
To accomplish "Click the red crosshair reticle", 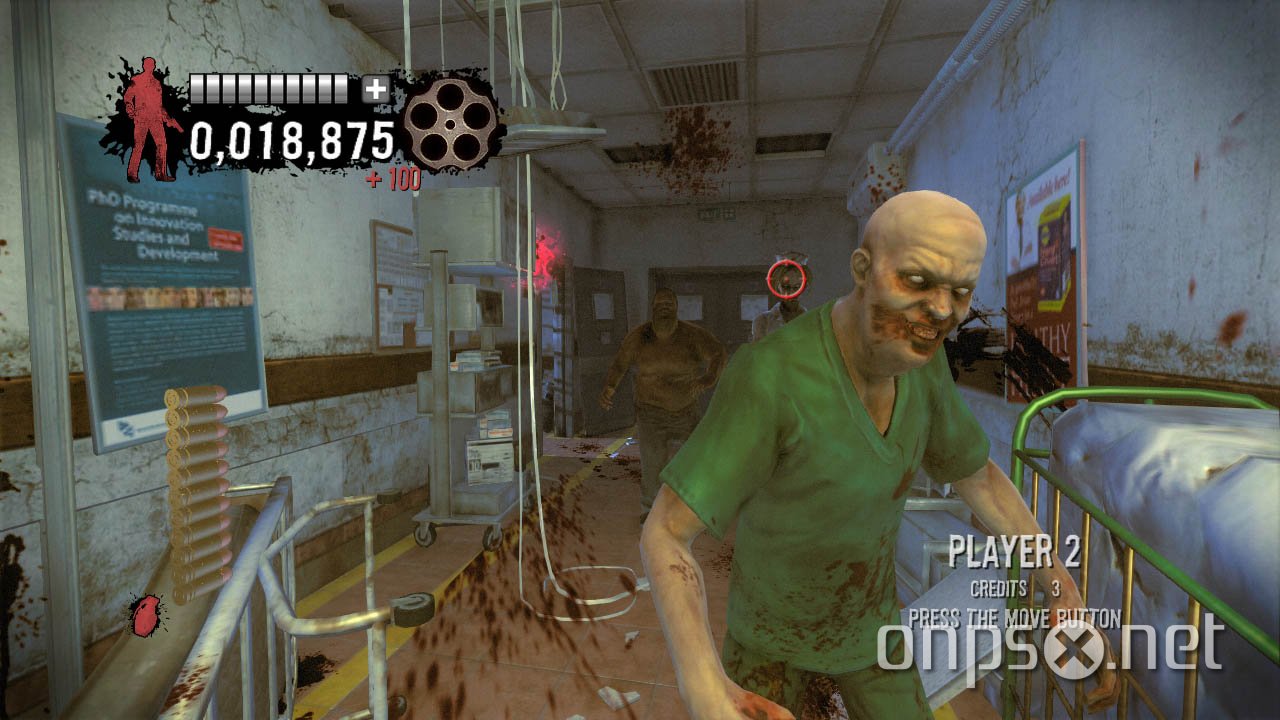I will click(786, 281).
